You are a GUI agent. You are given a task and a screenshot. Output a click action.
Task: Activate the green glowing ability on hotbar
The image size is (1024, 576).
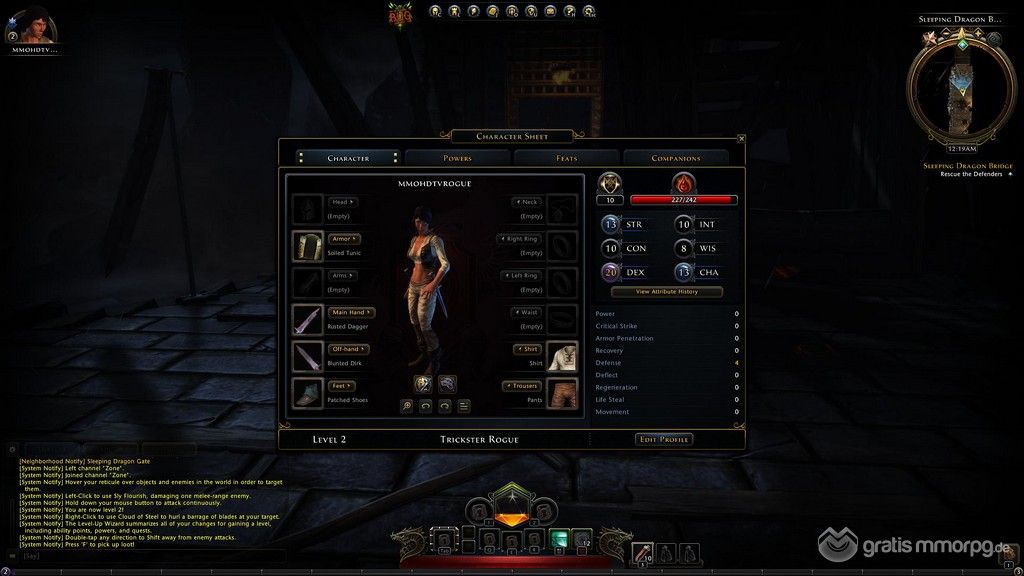(x=558, y=539)
